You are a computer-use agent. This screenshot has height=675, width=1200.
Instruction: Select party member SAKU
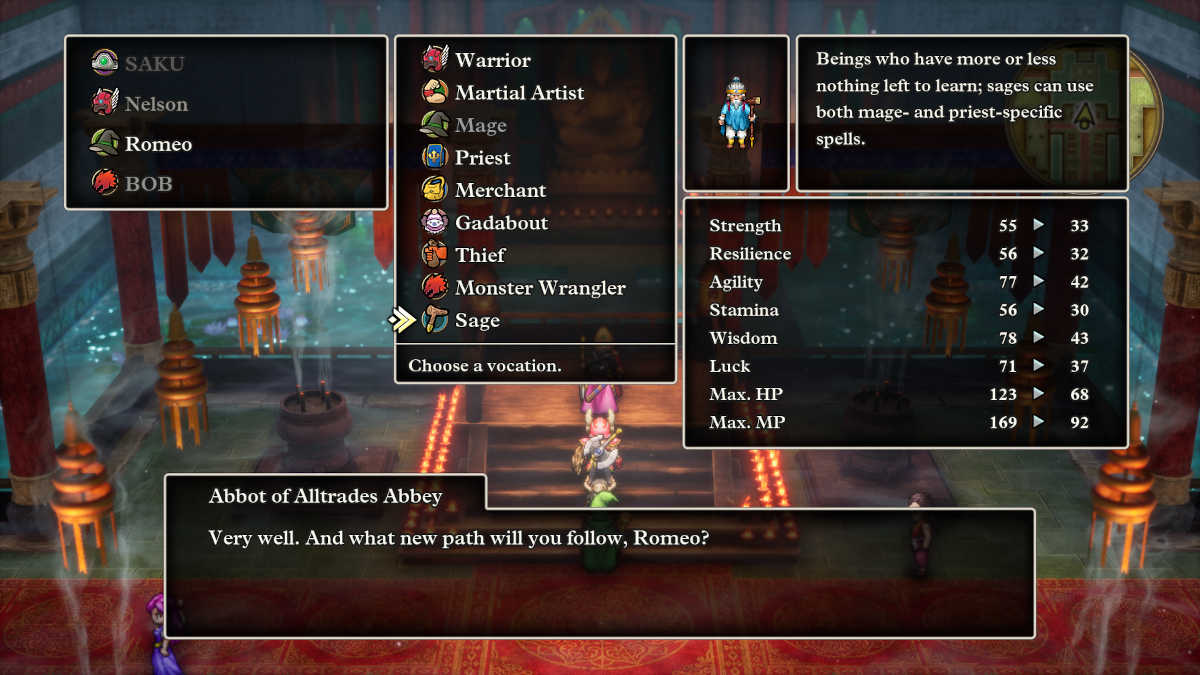(155, 64)
